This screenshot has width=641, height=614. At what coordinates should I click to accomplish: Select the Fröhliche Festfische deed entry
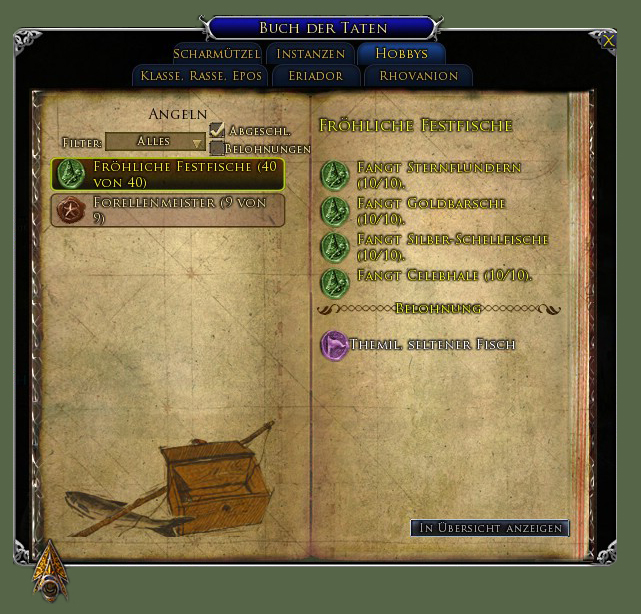click(168, 175)
